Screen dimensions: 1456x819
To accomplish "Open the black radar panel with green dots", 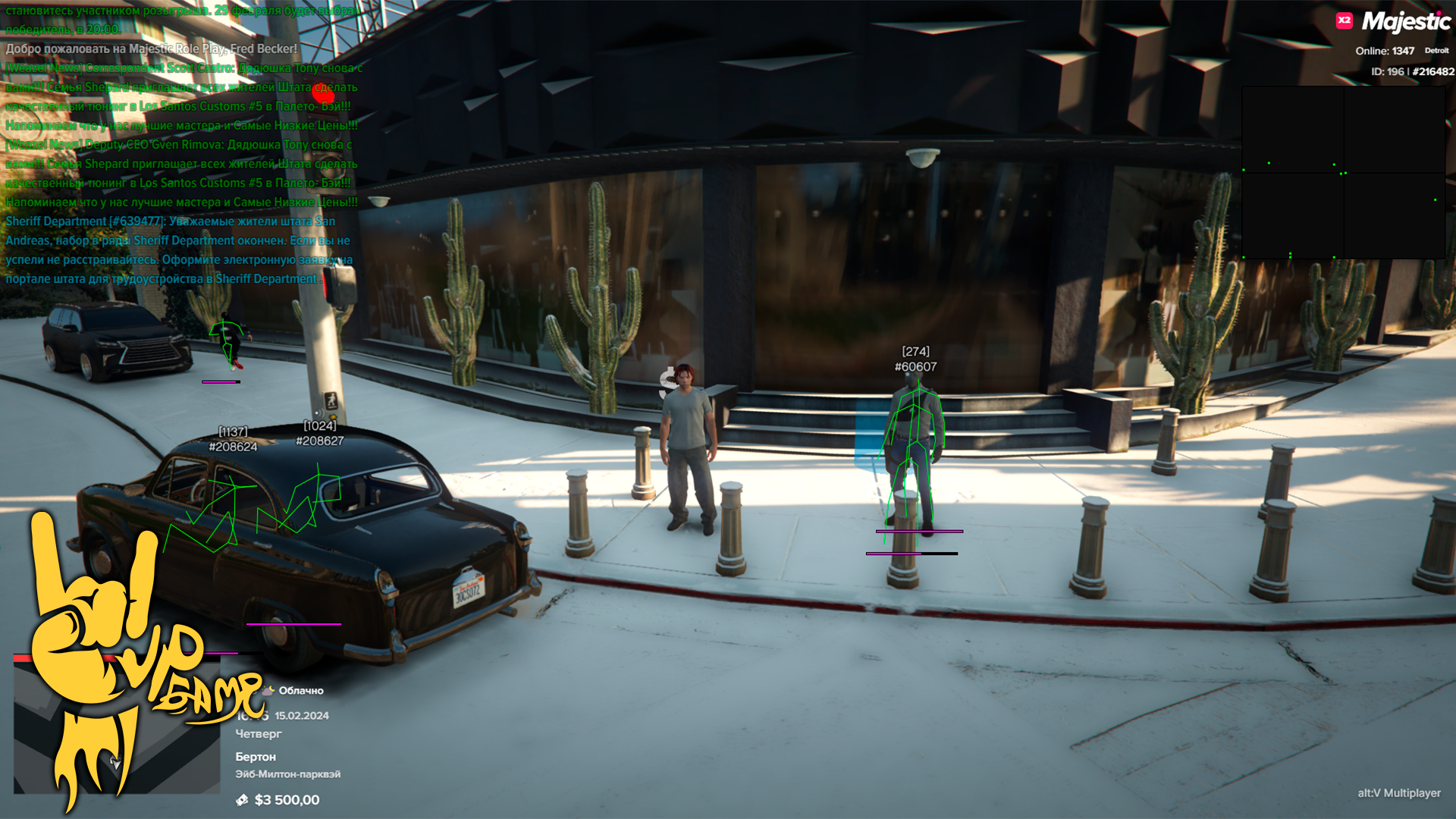I will pyautogui.click(x=1343, y=173).
